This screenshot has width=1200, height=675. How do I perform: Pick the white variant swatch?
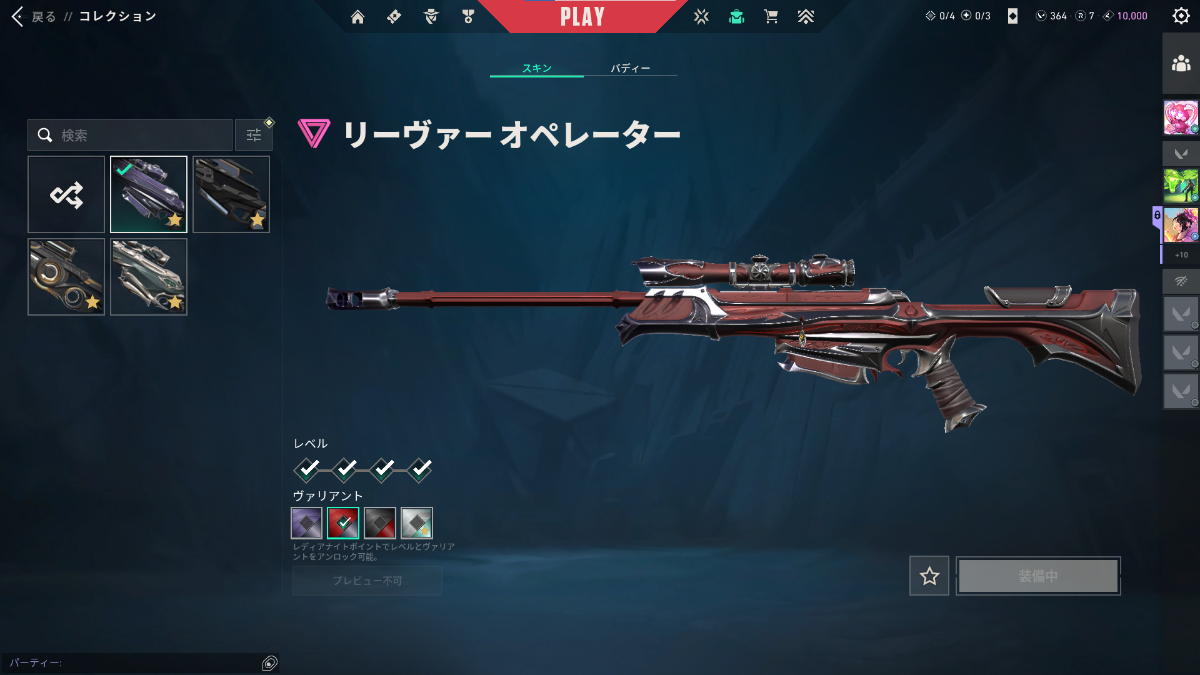pos(416,522)
